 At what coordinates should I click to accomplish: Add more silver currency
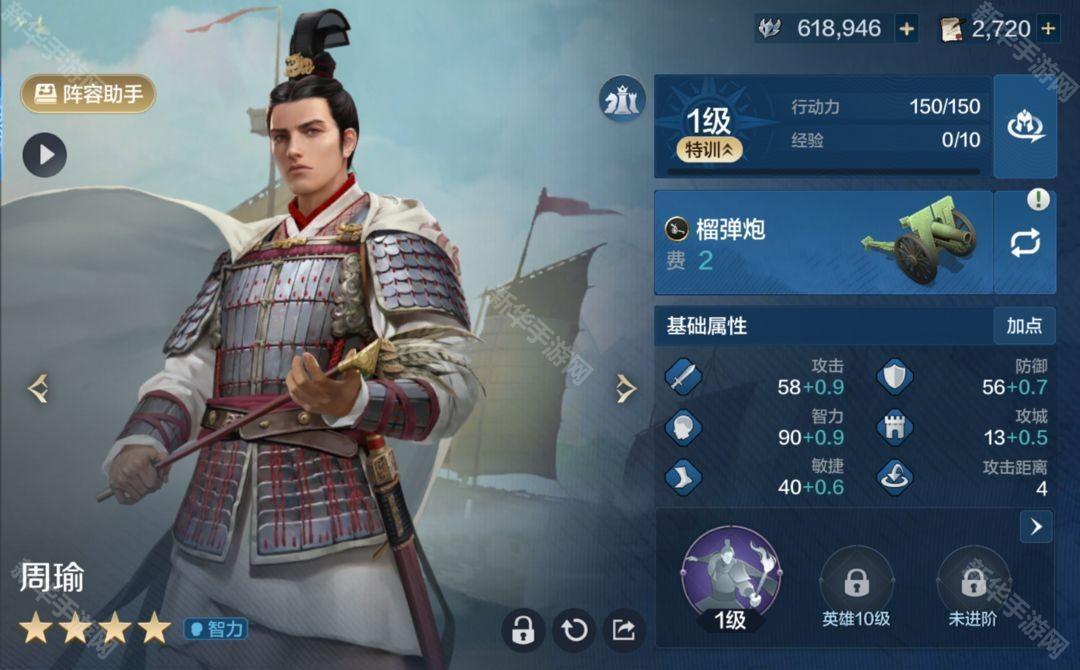[906, 29]
